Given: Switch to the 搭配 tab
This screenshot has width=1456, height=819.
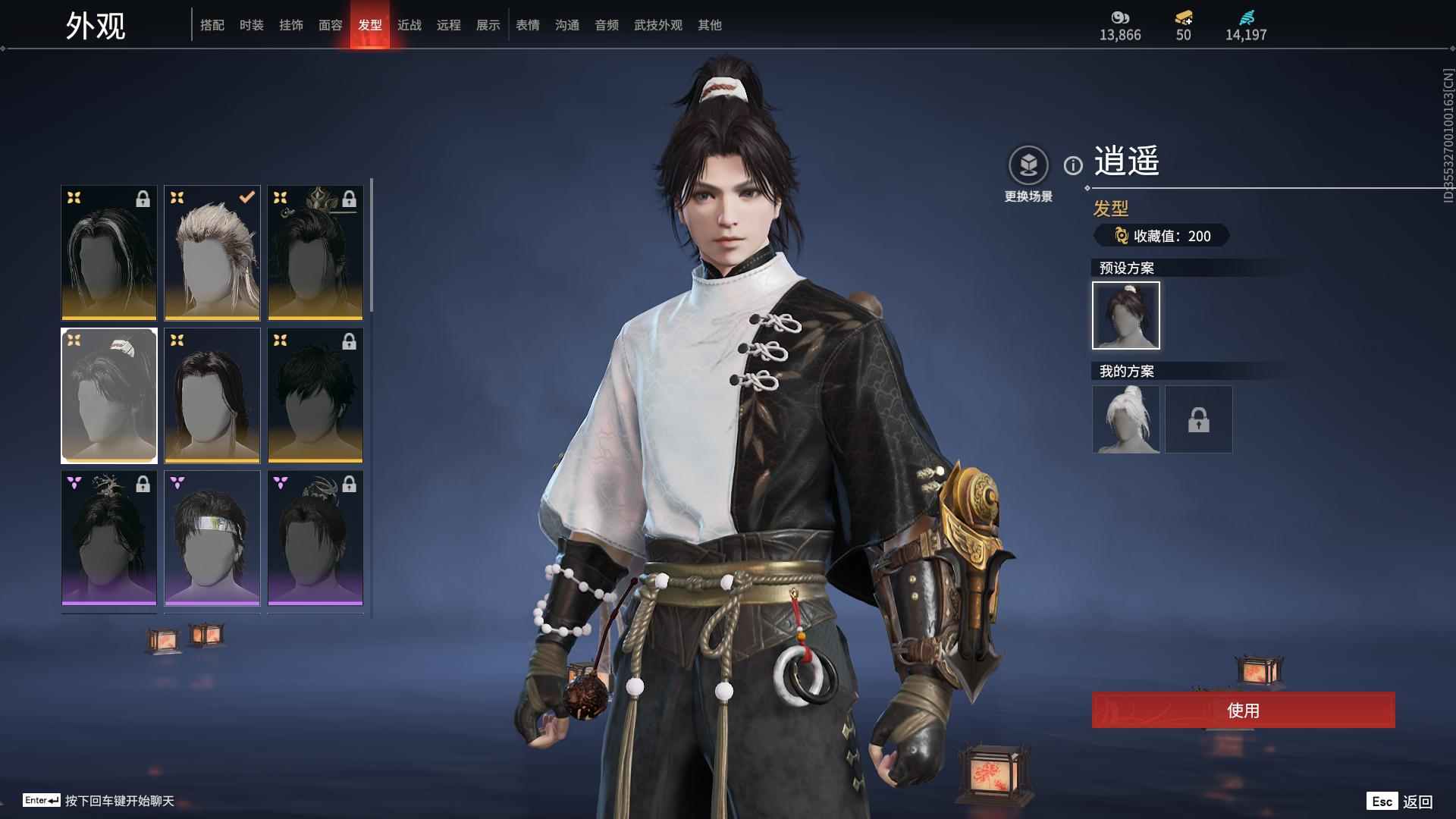Looking at the screenshot, I should click(212, 25).
